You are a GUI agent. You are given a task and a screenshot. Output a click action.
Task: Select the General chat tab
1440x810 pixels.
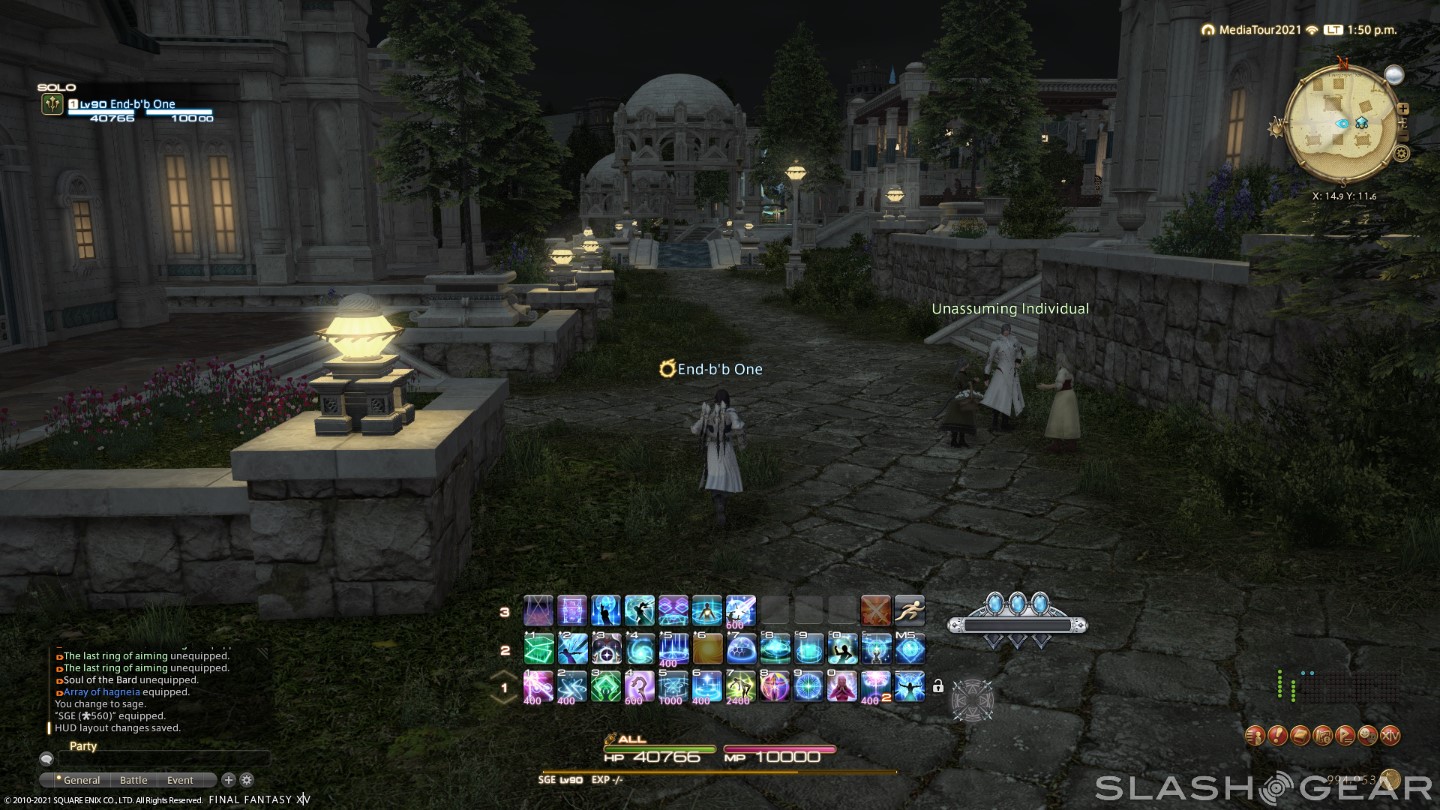pyautogui.click(x=80, y=780)
